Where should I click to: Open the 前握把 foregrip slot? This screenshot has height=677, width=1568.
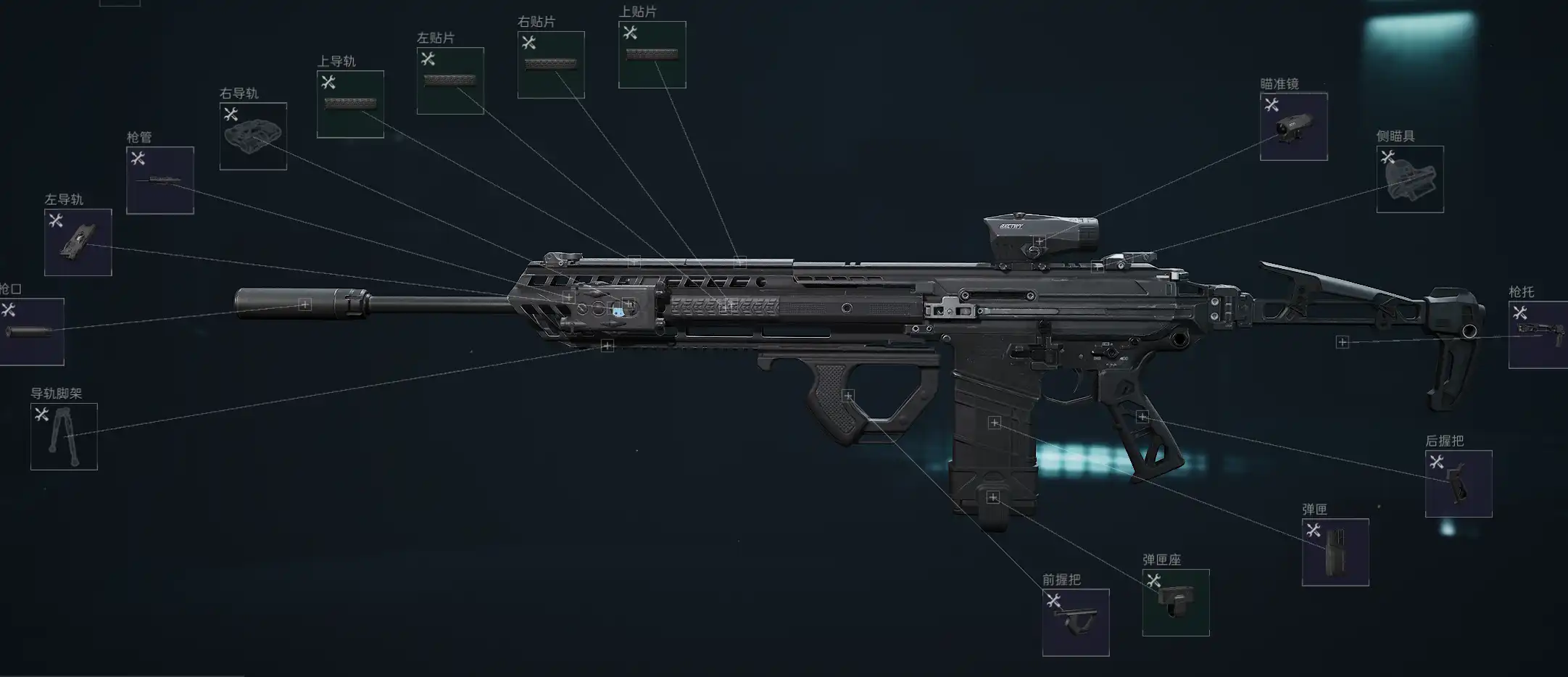pyautogui.click(x=1076, y=623)
